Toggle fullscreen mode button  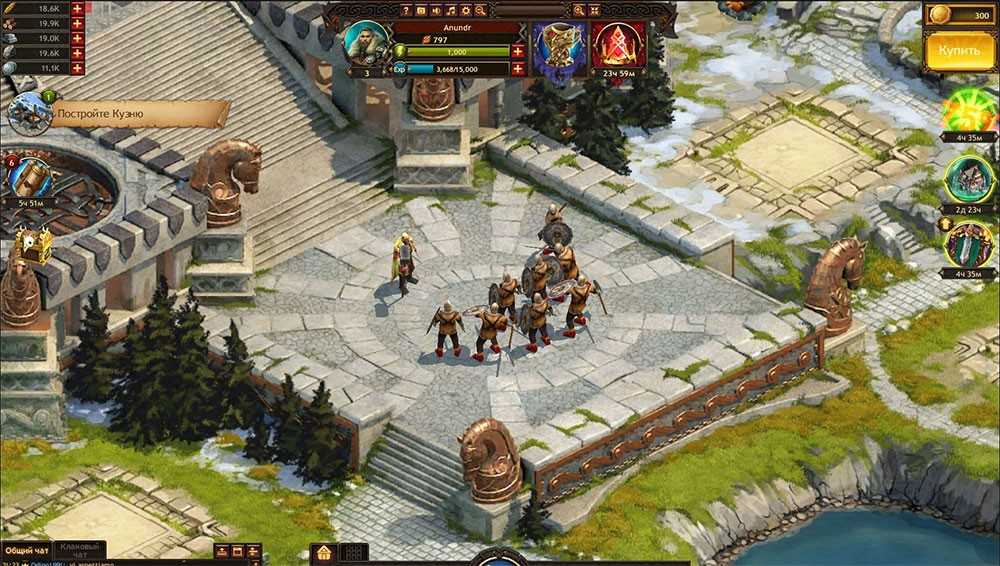[597, 10]
